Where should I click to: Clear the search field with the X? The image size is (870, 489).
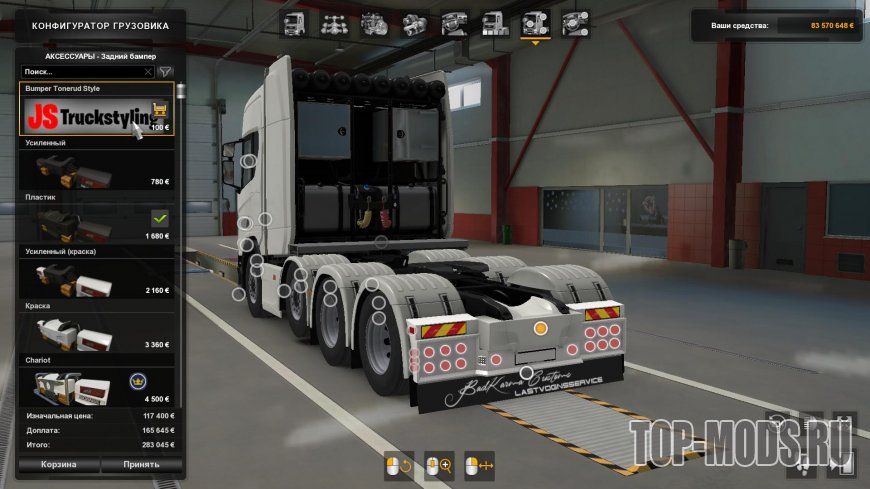[149, 72]
